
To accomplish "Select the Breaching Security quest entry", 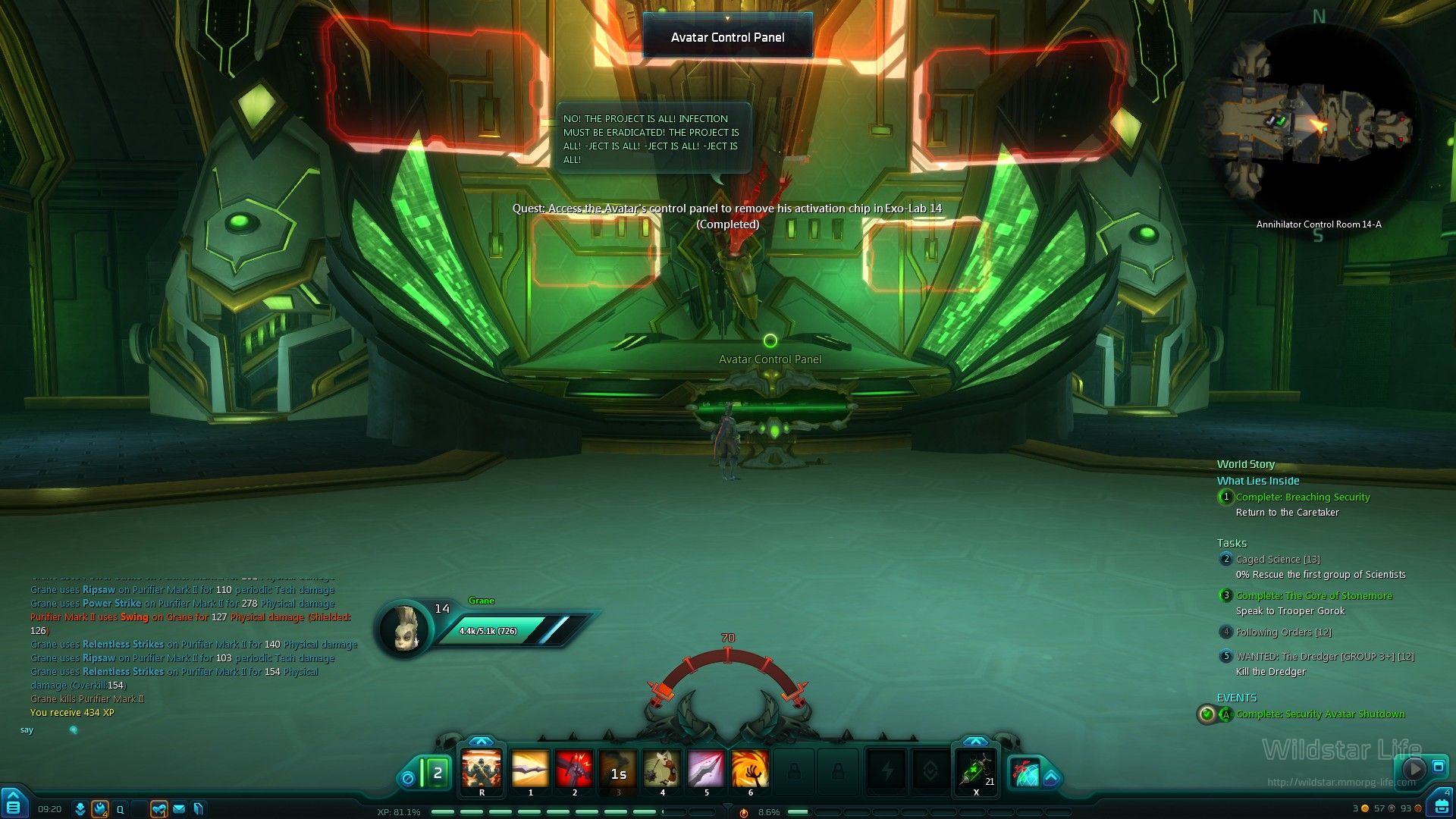I will pyautogui.click(x=1303, y=497).
